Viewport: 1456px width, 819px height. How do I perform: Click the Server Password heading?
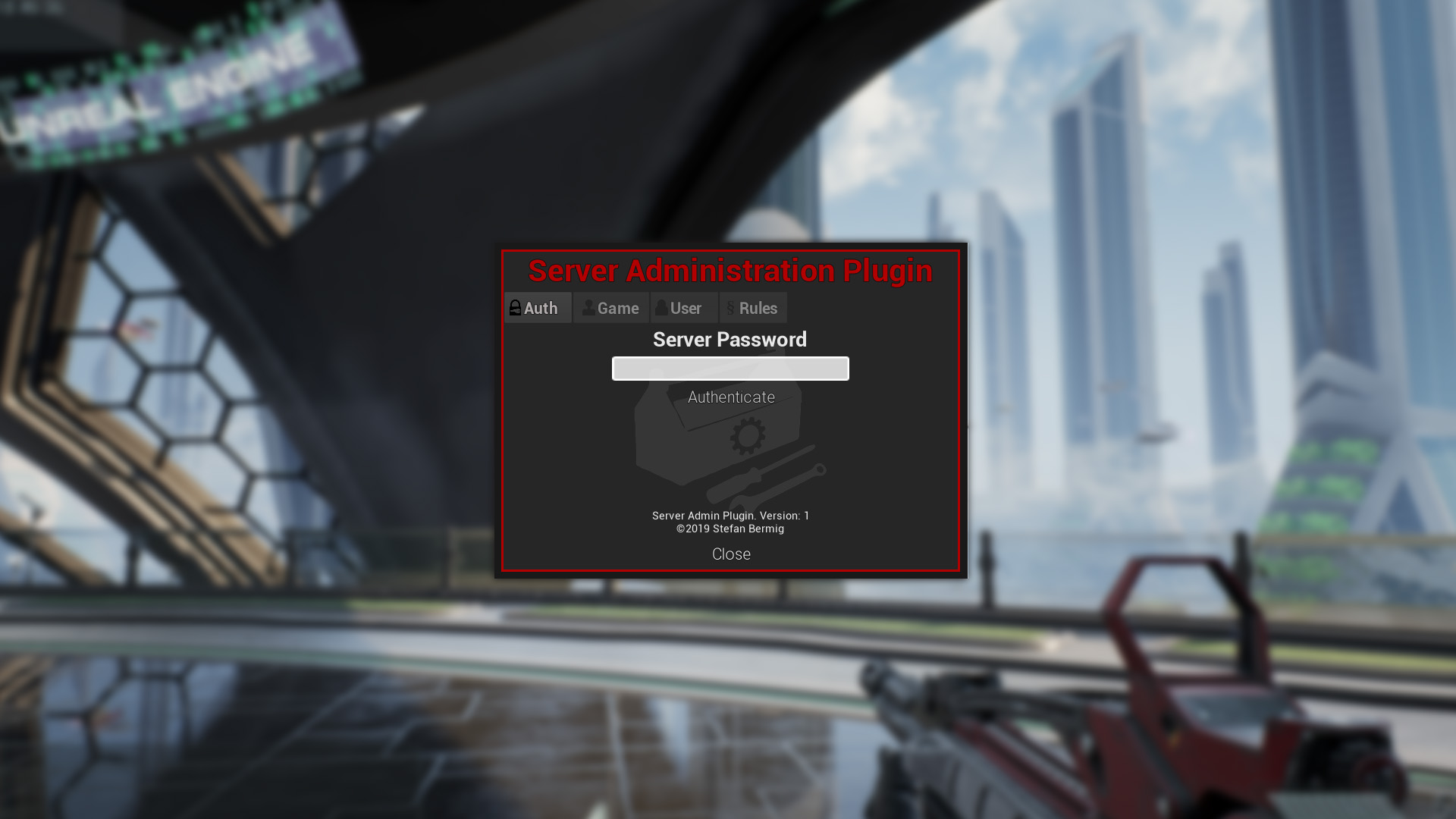(x=730, y=340)
